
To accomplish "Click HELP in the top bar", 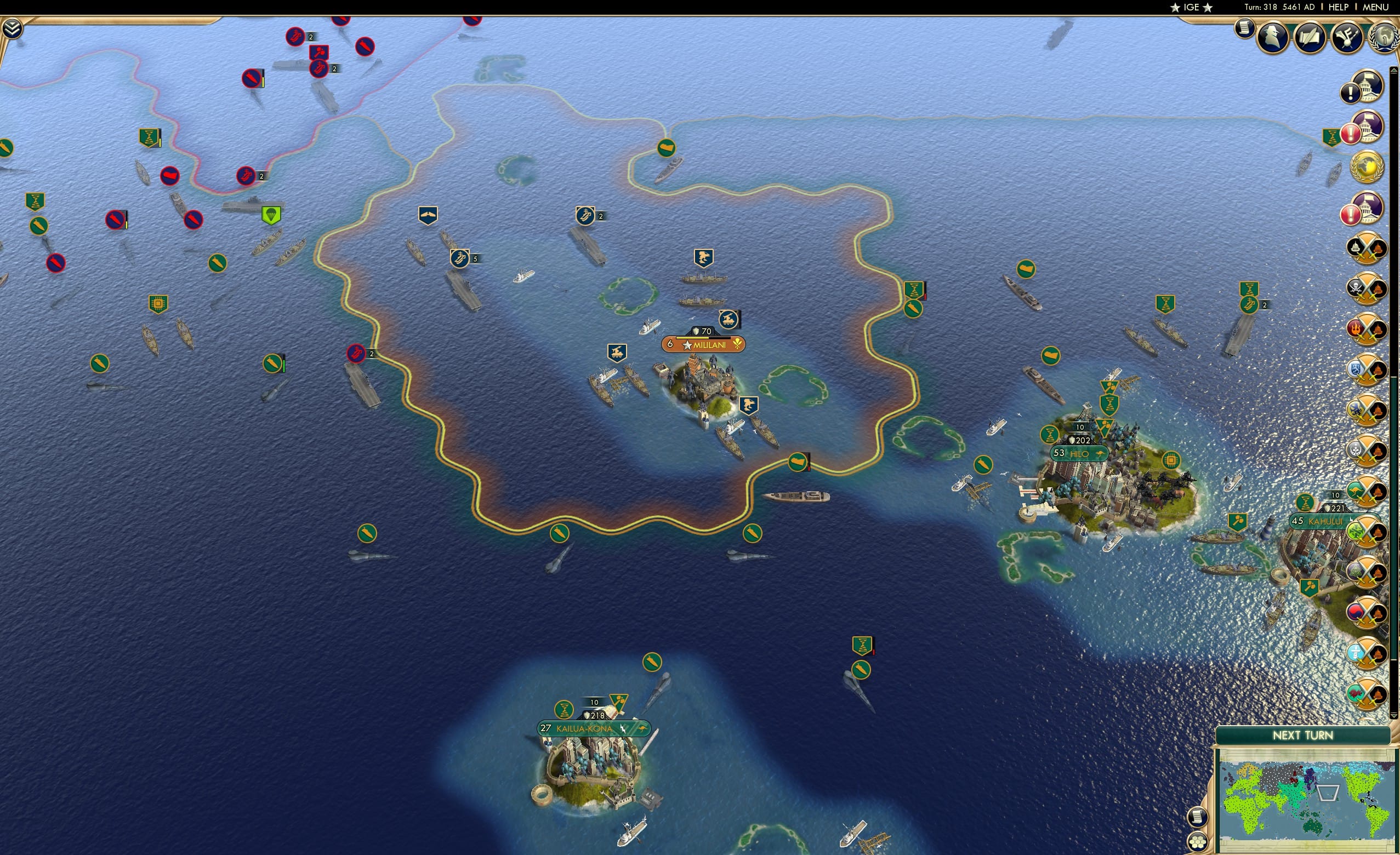I will (1338, 7).
